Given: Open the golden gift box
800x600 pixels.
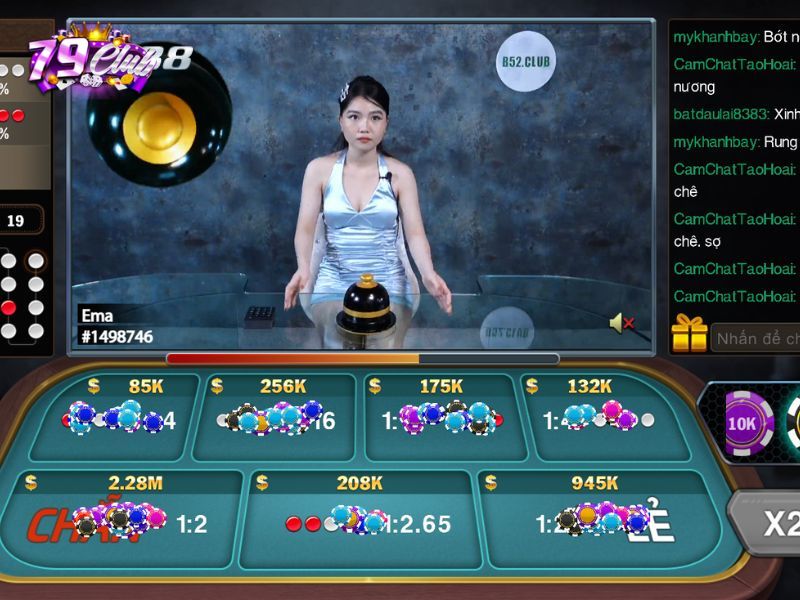Looking at the screenshot, I should (690, 335).
